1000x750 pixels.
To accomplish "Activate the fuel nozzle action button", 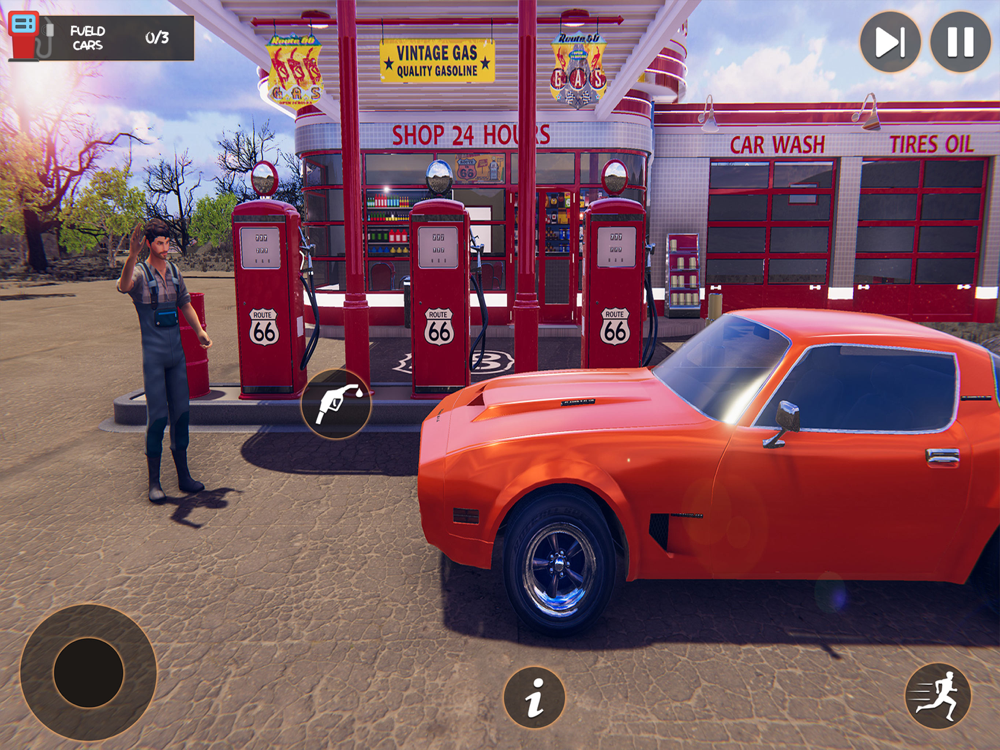I will (336, 404).
